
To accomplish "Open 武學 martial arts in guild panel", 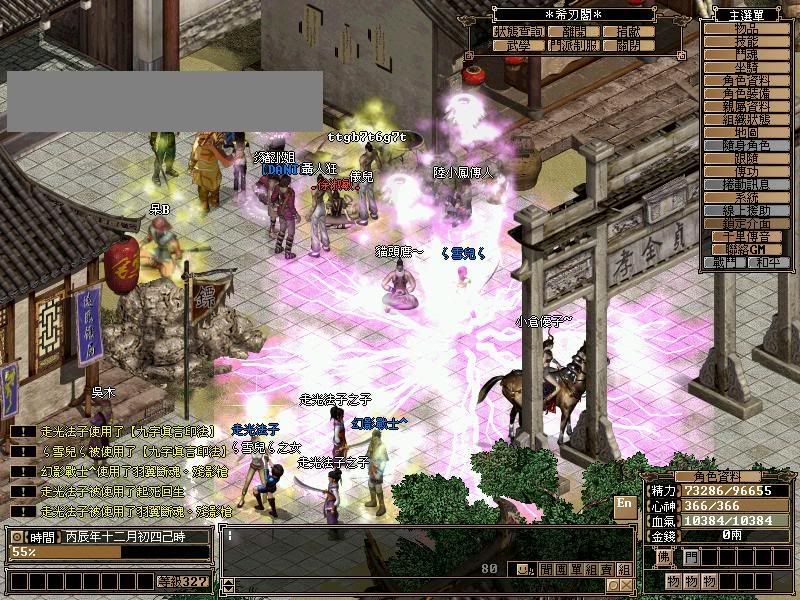I will [x=519, y=46].
